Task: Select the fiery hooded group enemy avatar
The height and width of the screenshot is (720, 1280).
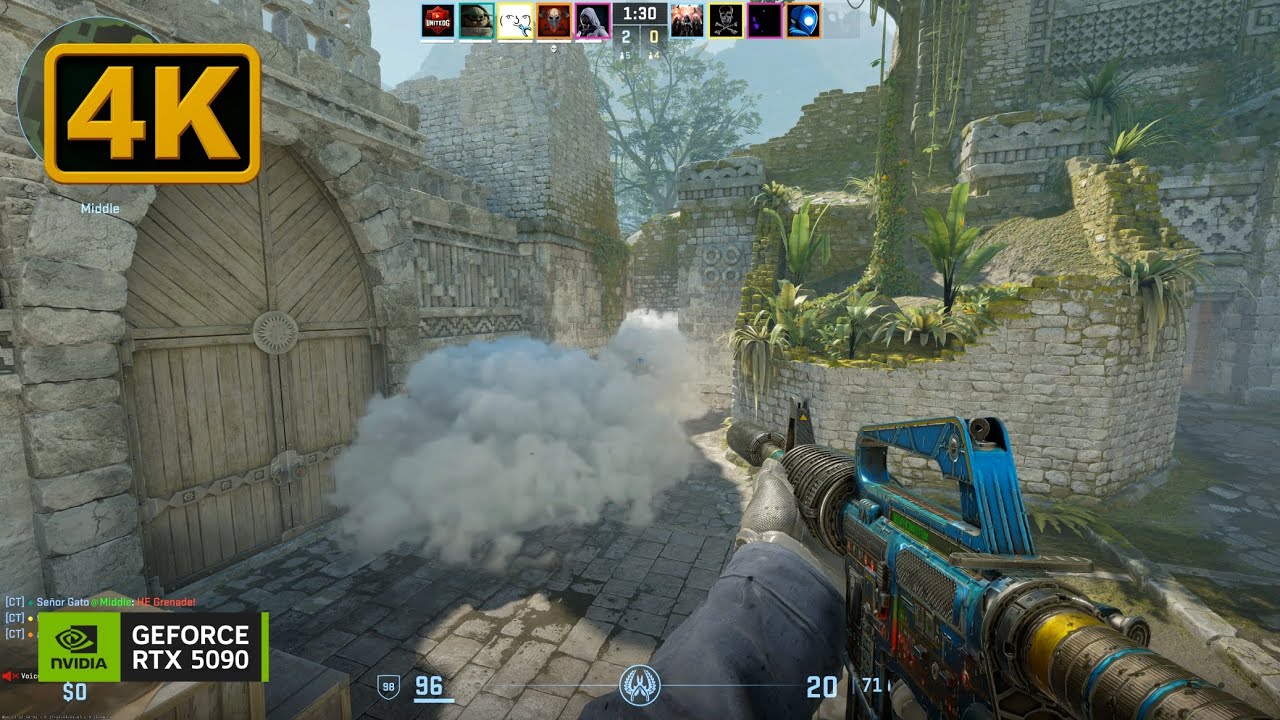Action: click(x=687, y=21)
